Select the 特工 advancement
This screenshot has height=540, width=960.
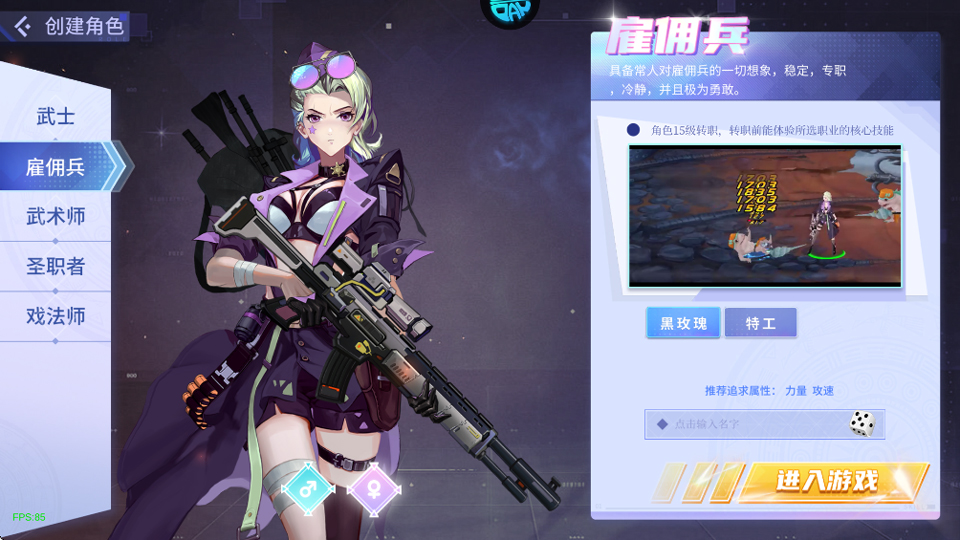point(760,323)
